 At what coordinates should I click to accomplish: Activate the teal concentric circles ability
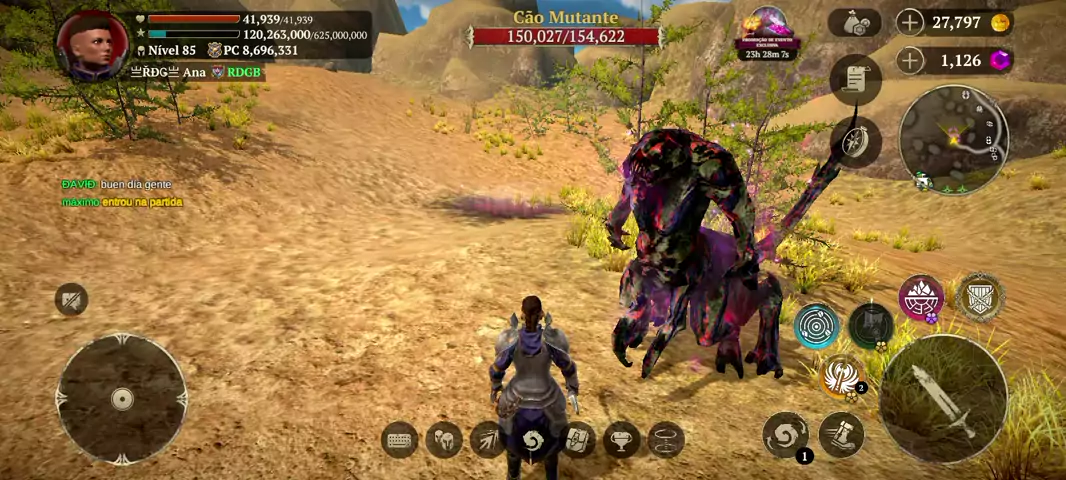click(x=817, y=325)
